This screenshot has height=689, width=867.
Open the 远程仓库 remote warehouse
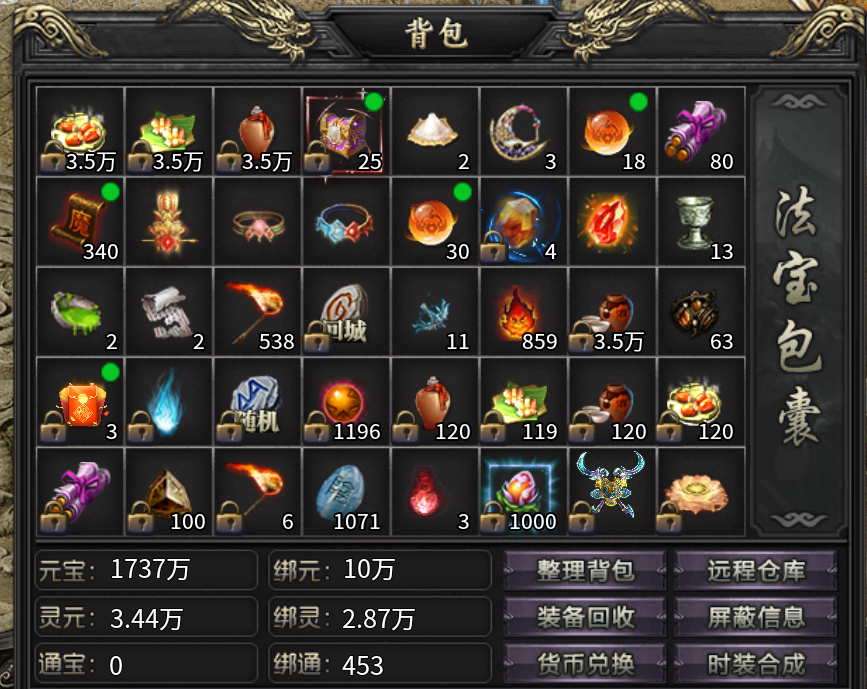[756, 571]
